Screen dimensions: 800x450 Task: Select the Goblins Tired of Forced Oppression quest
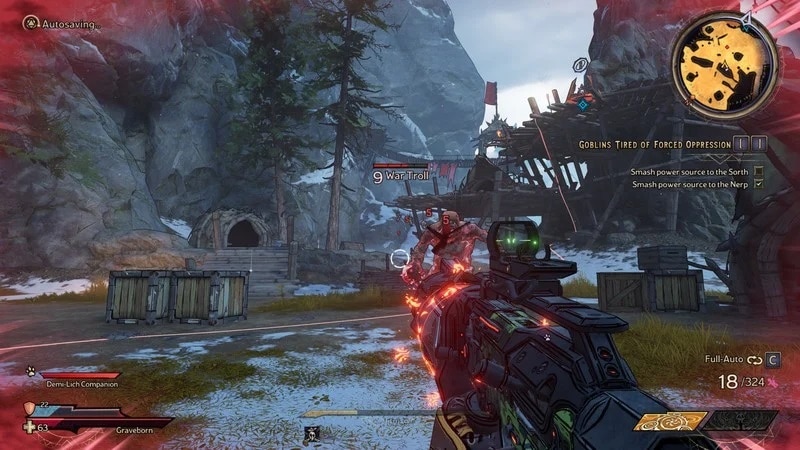point(655,144)
